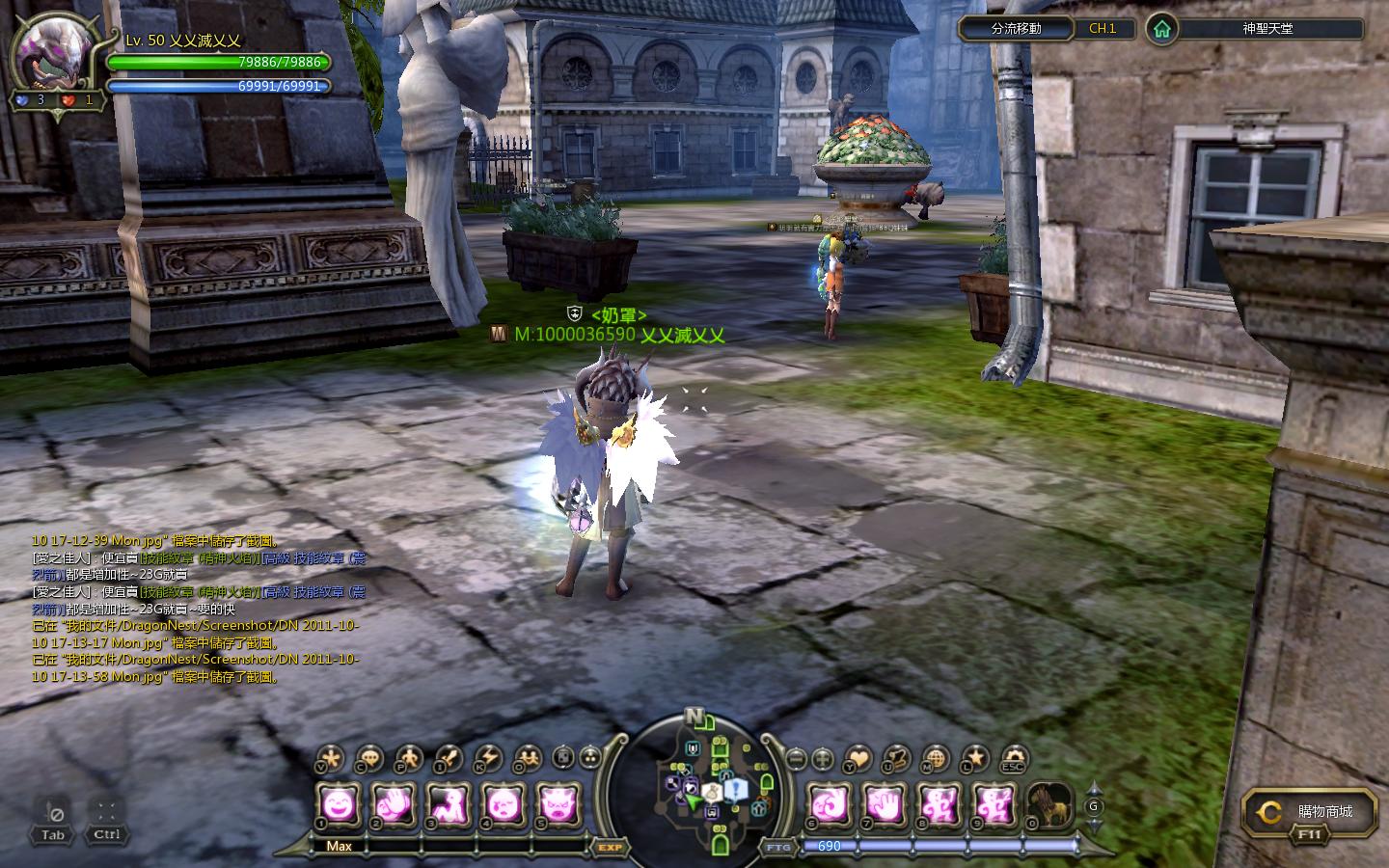
Task: Use the angry face emote in slot 5
Action: pos(558,802)
